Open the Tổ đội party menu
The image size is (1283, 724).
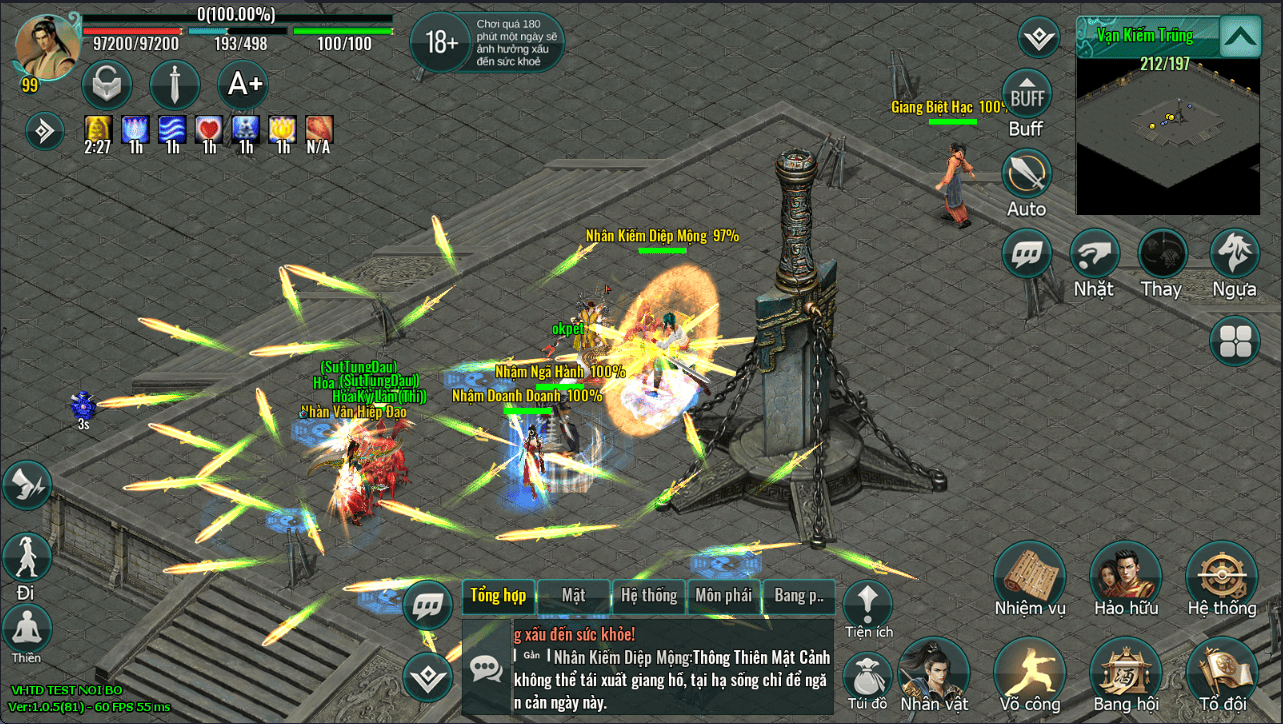[x=1221, y=671]
